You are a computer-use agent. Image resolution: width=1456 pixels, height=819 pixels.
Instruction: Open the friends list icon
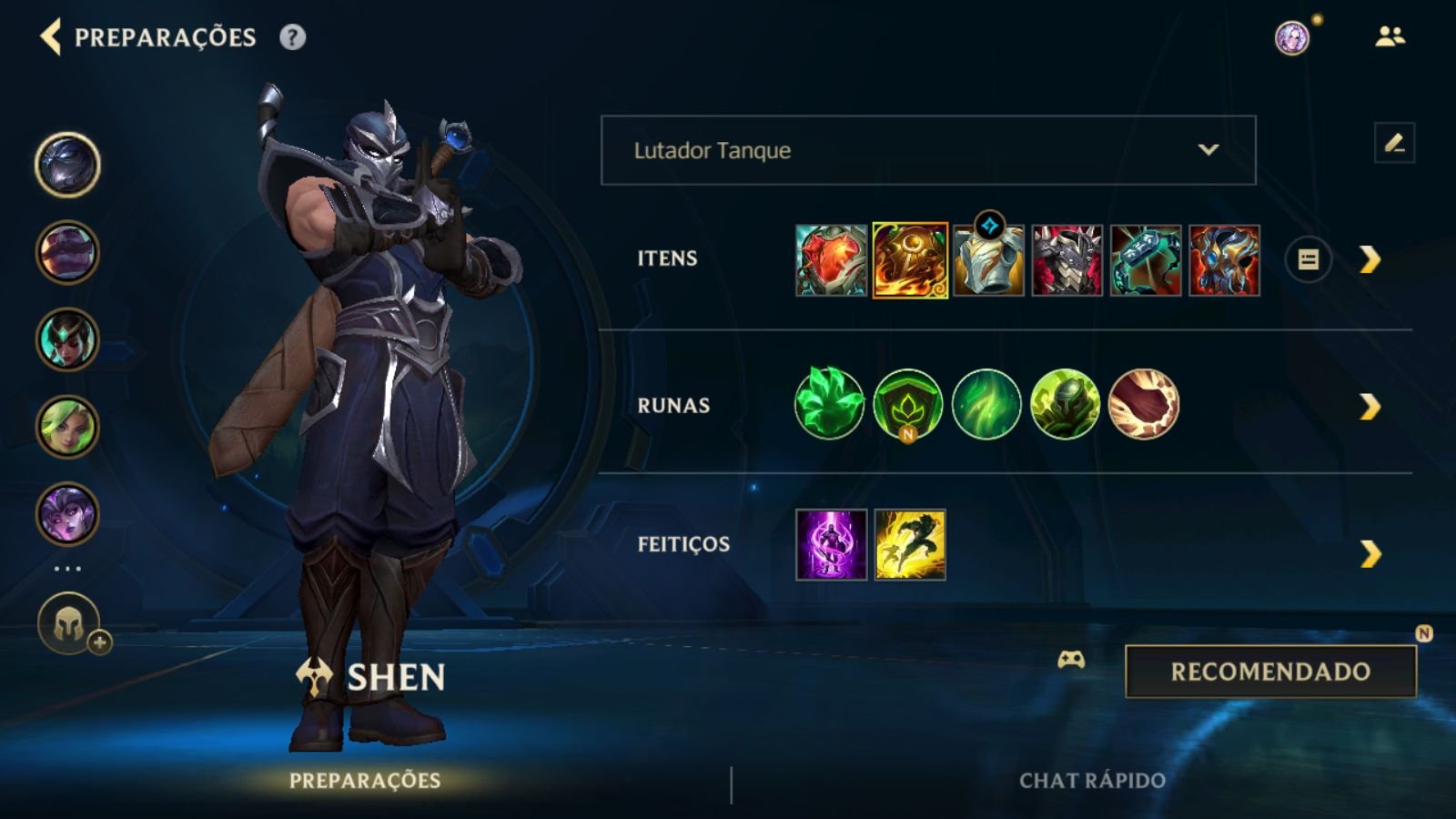pyautogui.click(x=1390, y=36)
